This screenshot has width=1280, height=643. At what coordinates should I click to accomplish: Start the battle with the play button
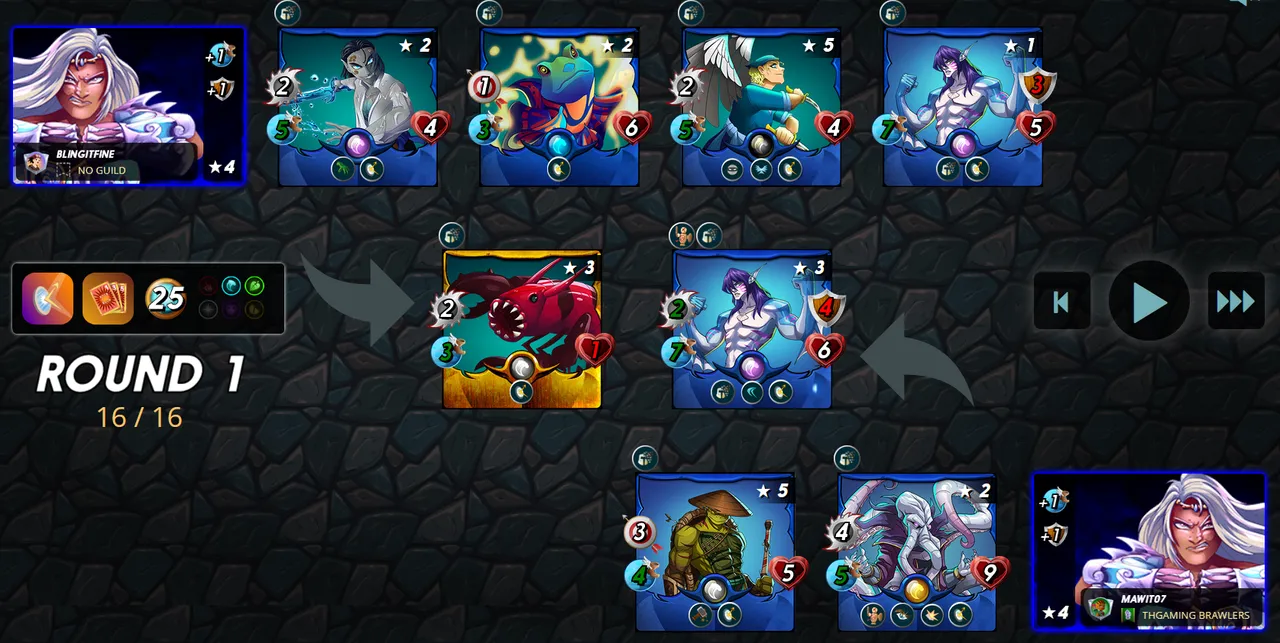click(x=1149, y=300)
